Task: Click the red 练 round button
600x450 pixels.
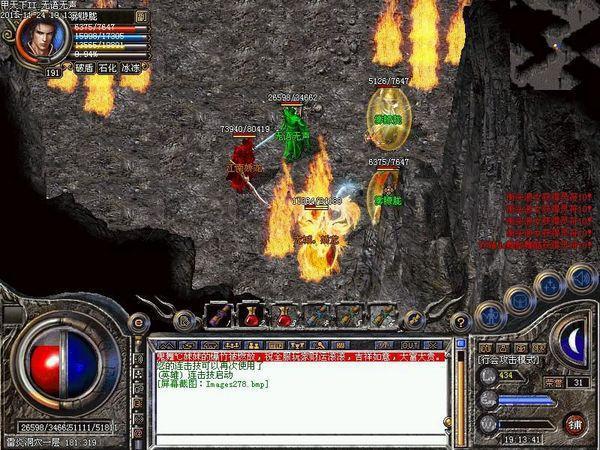Action: coord(574,423)
